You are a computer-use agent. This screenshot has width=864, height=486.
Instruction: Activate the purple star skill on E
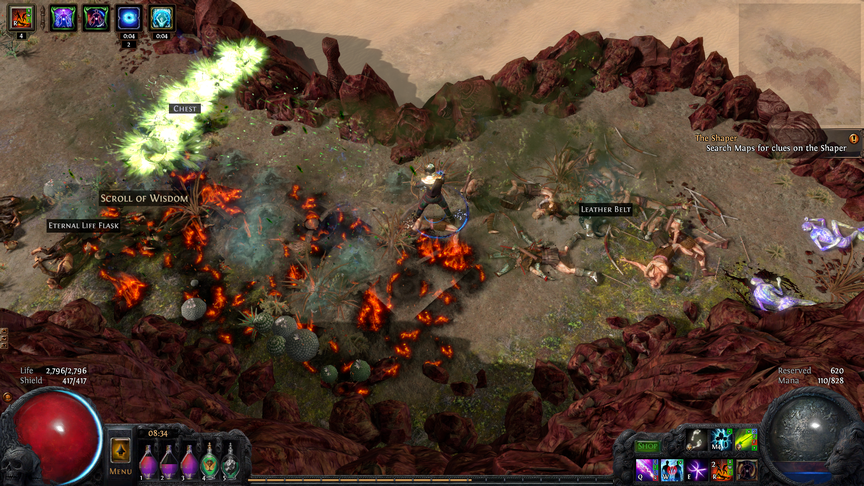click(697, 469)
